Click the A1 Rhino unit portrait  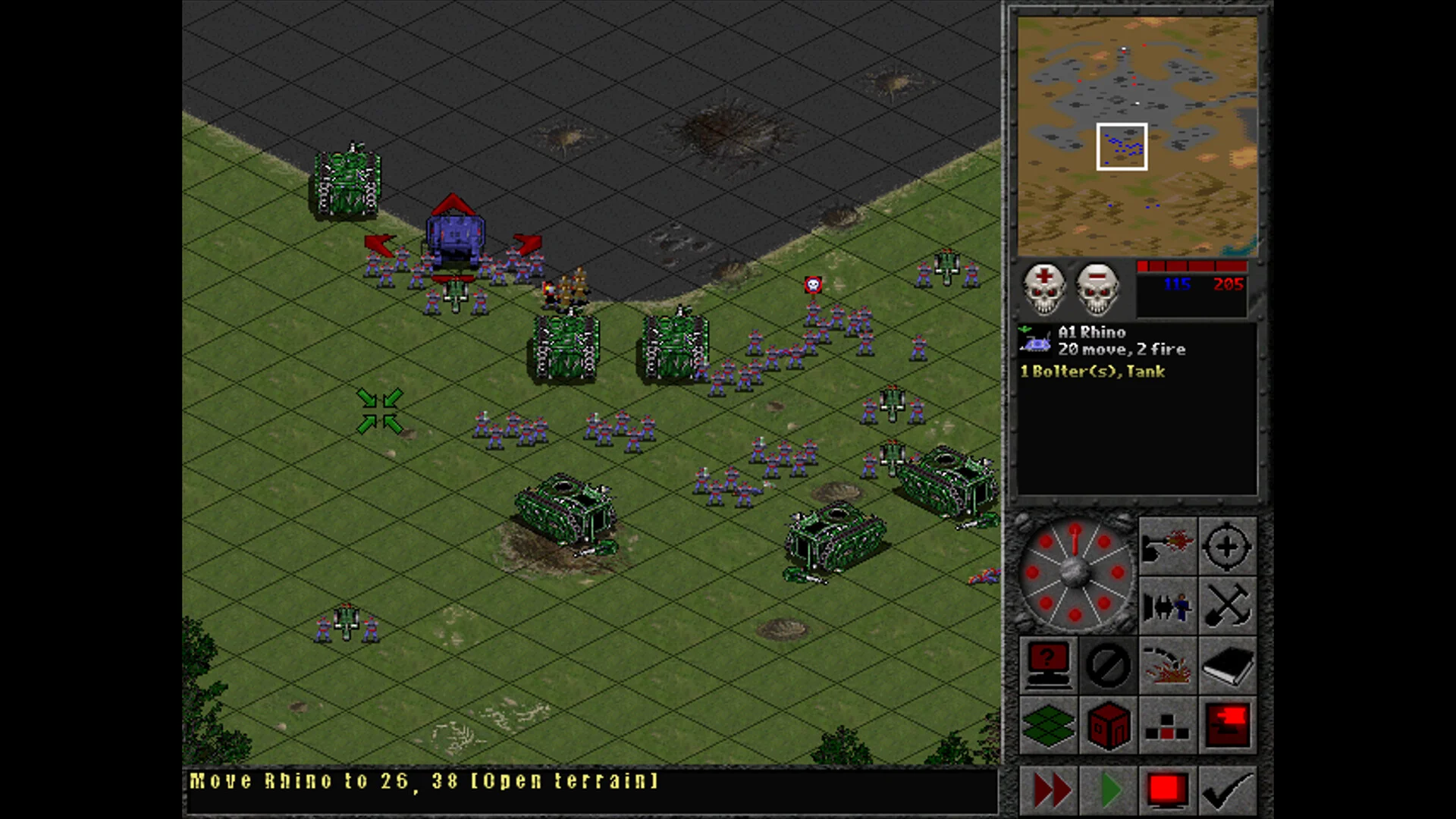coord(1035,341)
